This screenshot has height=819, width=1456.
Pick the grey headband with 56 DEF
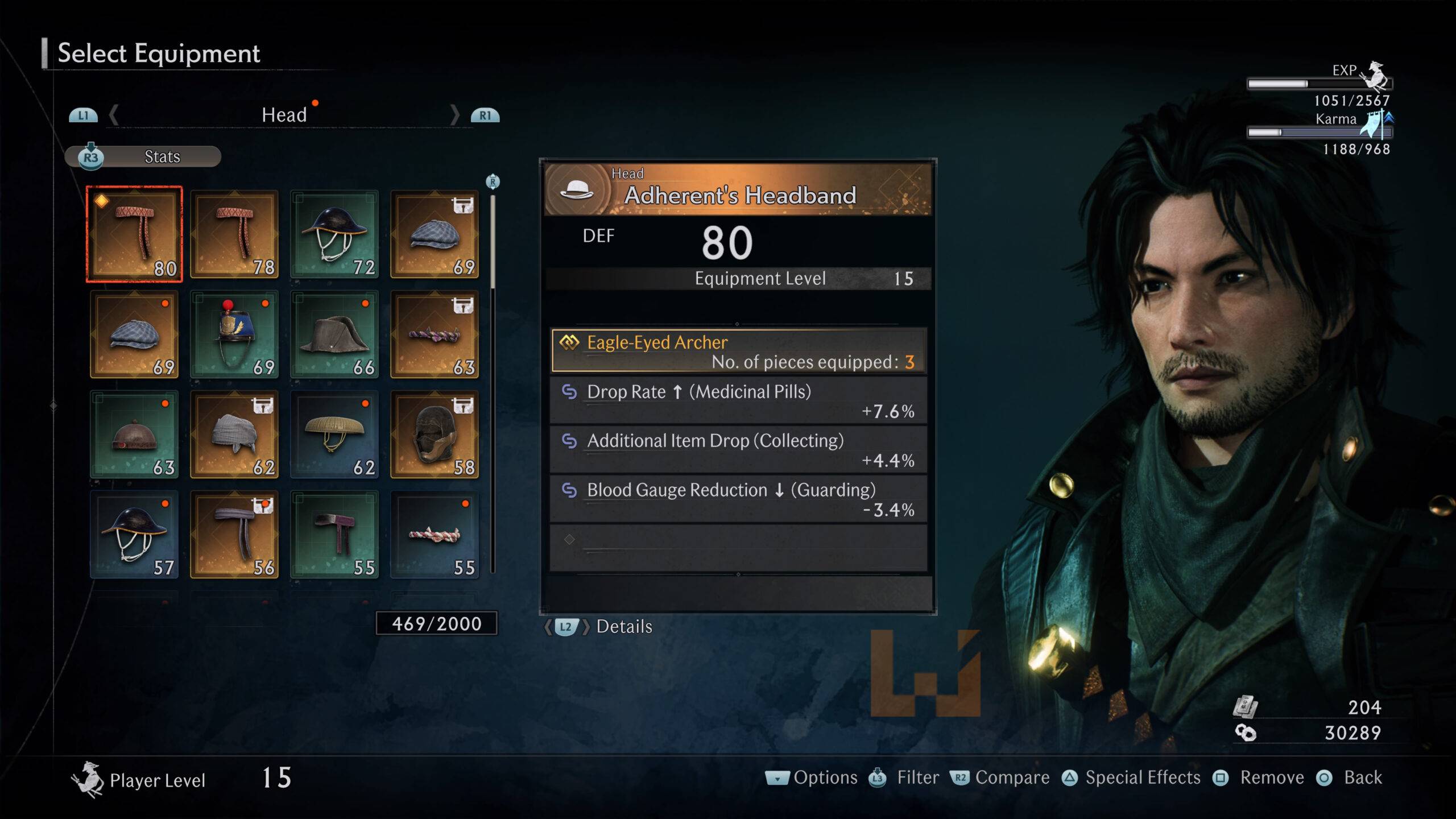click(x=234, y=535)
